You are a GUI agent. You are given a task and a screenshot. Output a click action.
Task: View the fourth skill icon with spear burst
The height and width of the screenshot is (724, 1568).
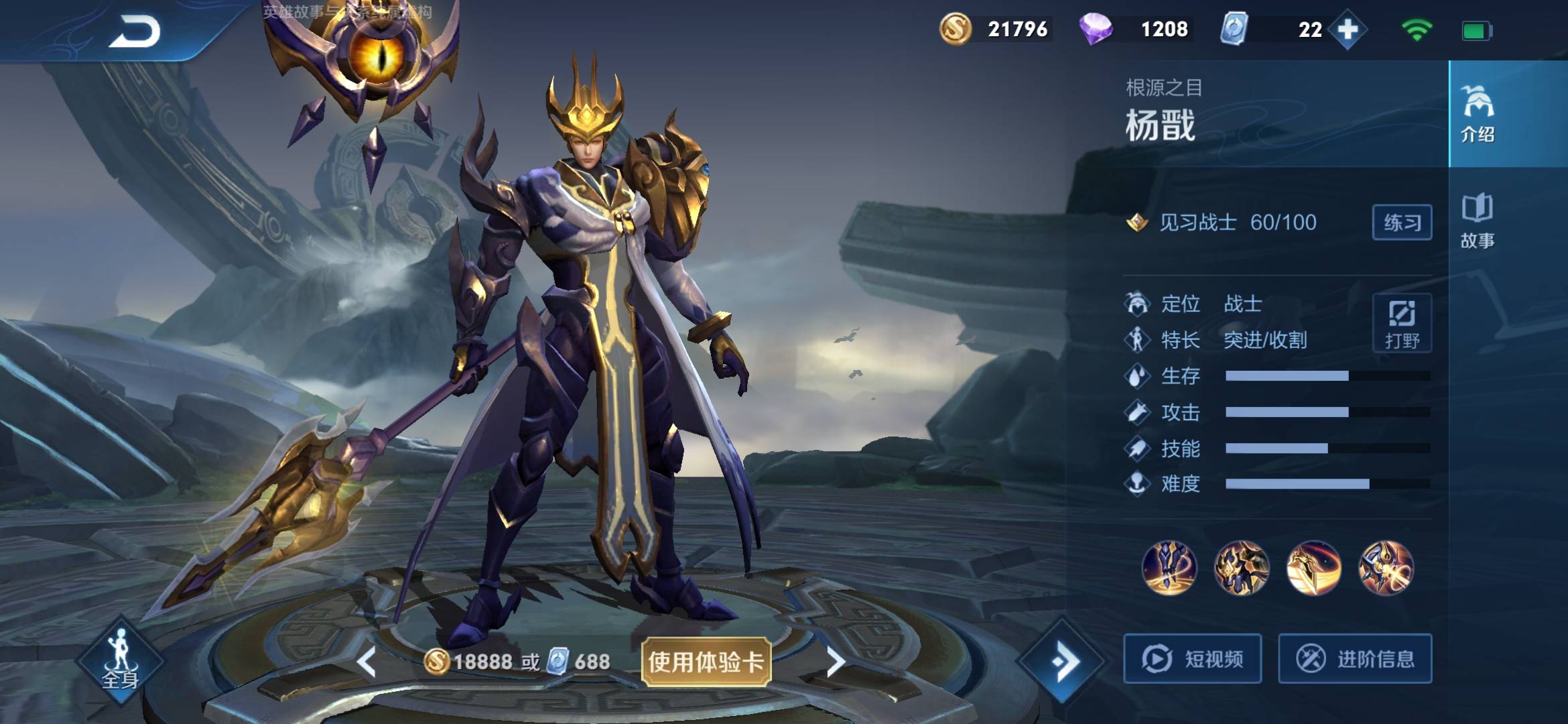1386,568
